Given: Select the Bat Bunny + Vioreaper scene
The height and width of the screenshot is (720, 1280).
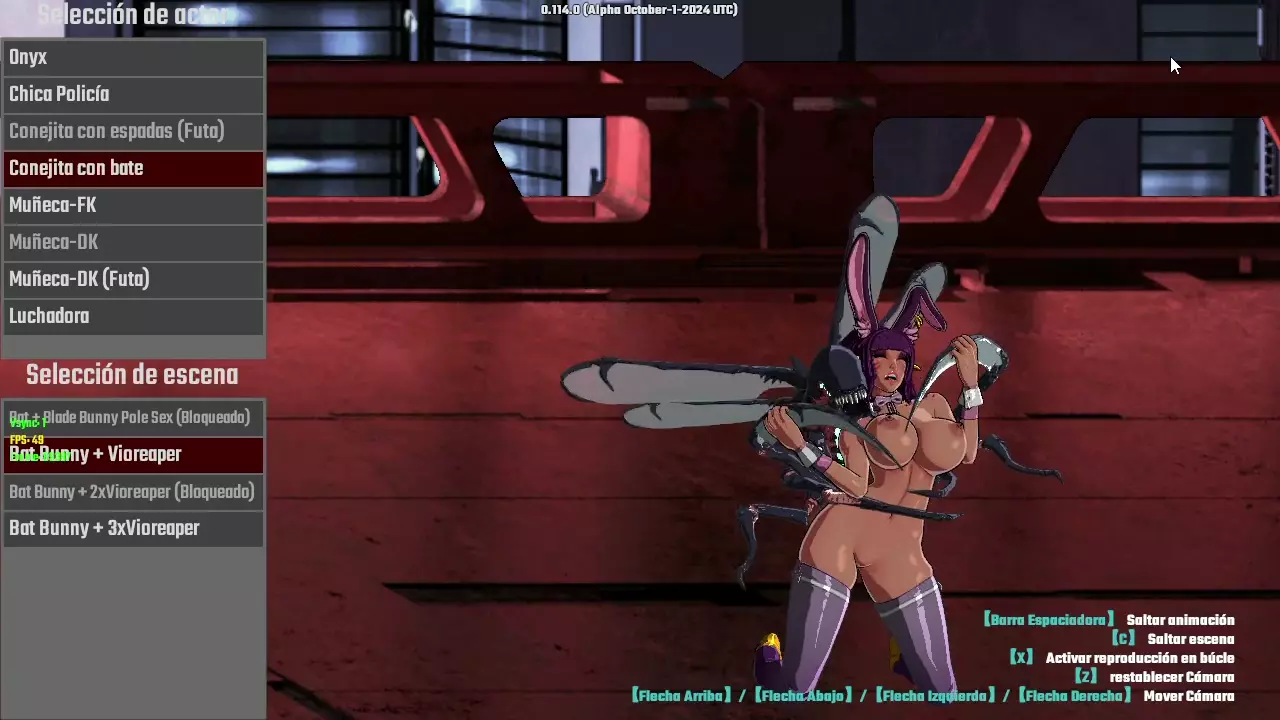Looking at the screenshot, I should (132, 455).
